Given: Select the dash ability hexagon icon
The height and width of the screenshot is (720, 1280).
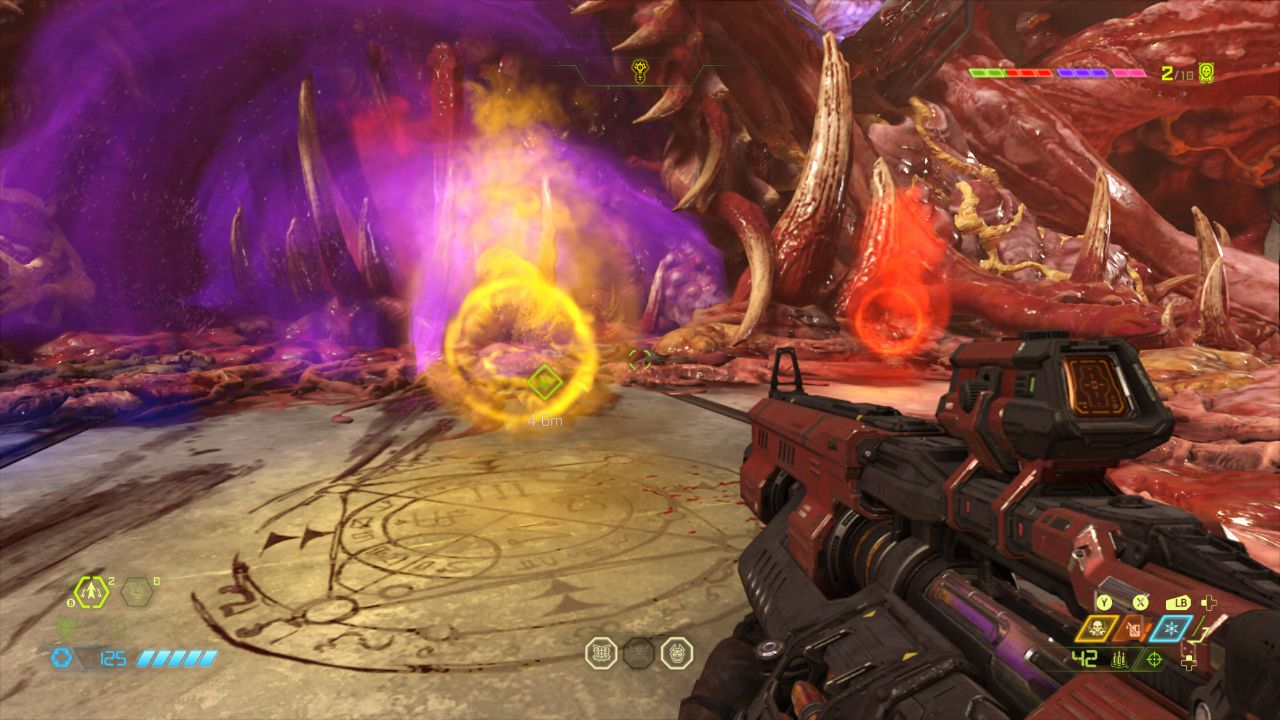Looking at the screenshot, I should 91,592.
